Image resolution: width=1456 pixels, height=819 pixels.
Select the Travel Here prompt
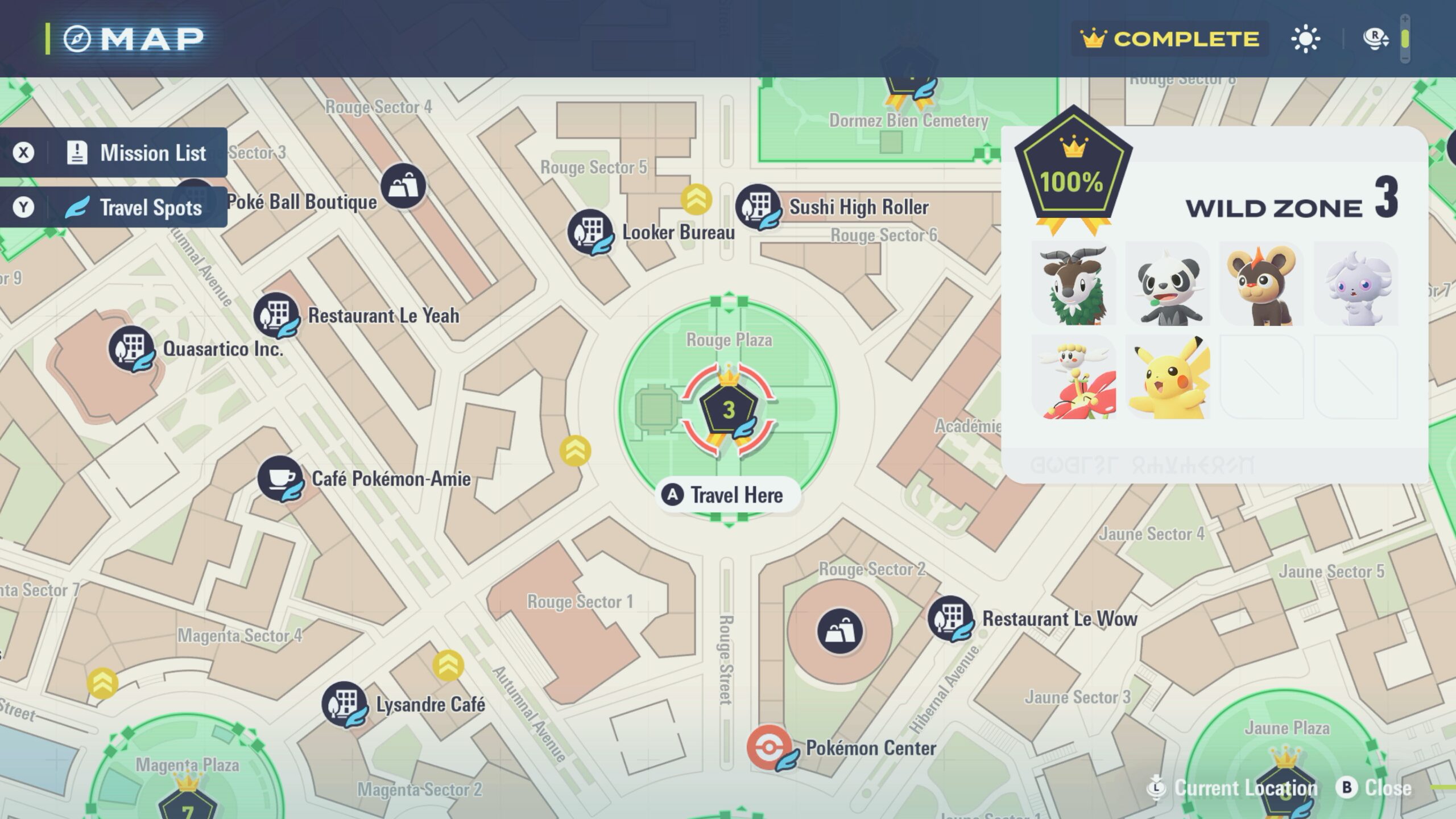click(x=729, y=495)
